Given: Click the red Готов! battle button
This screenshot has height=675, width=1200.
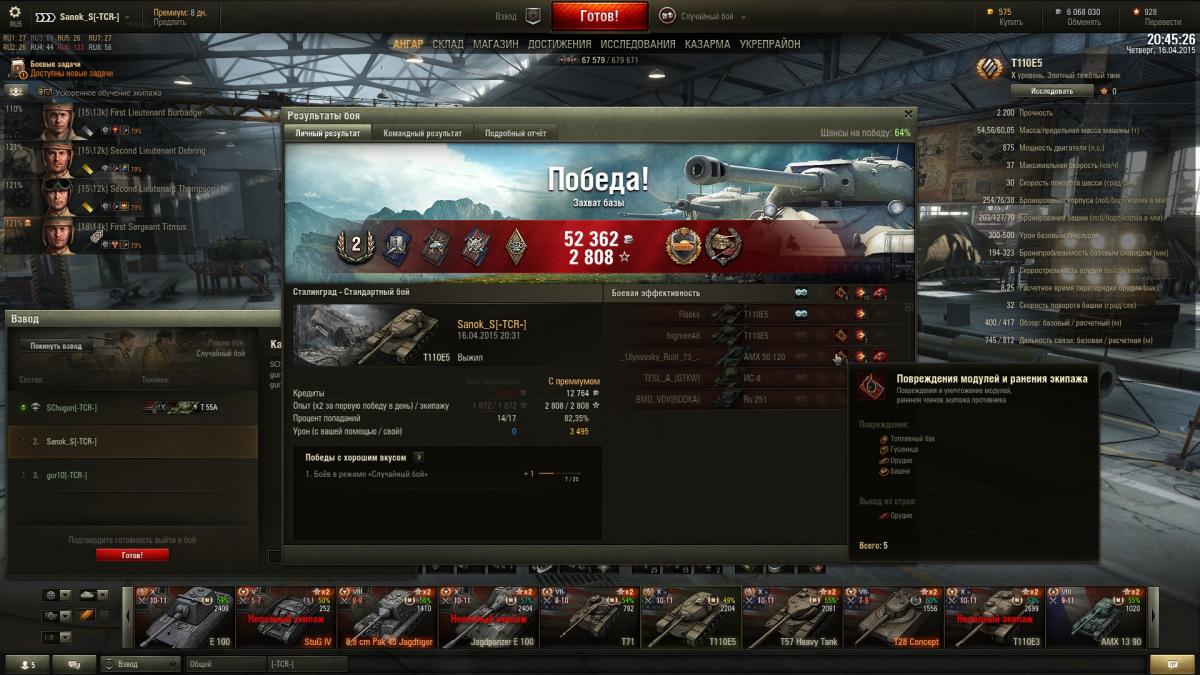Looking at the screenshot, I should pyautogui.click(x=599, y=16).
